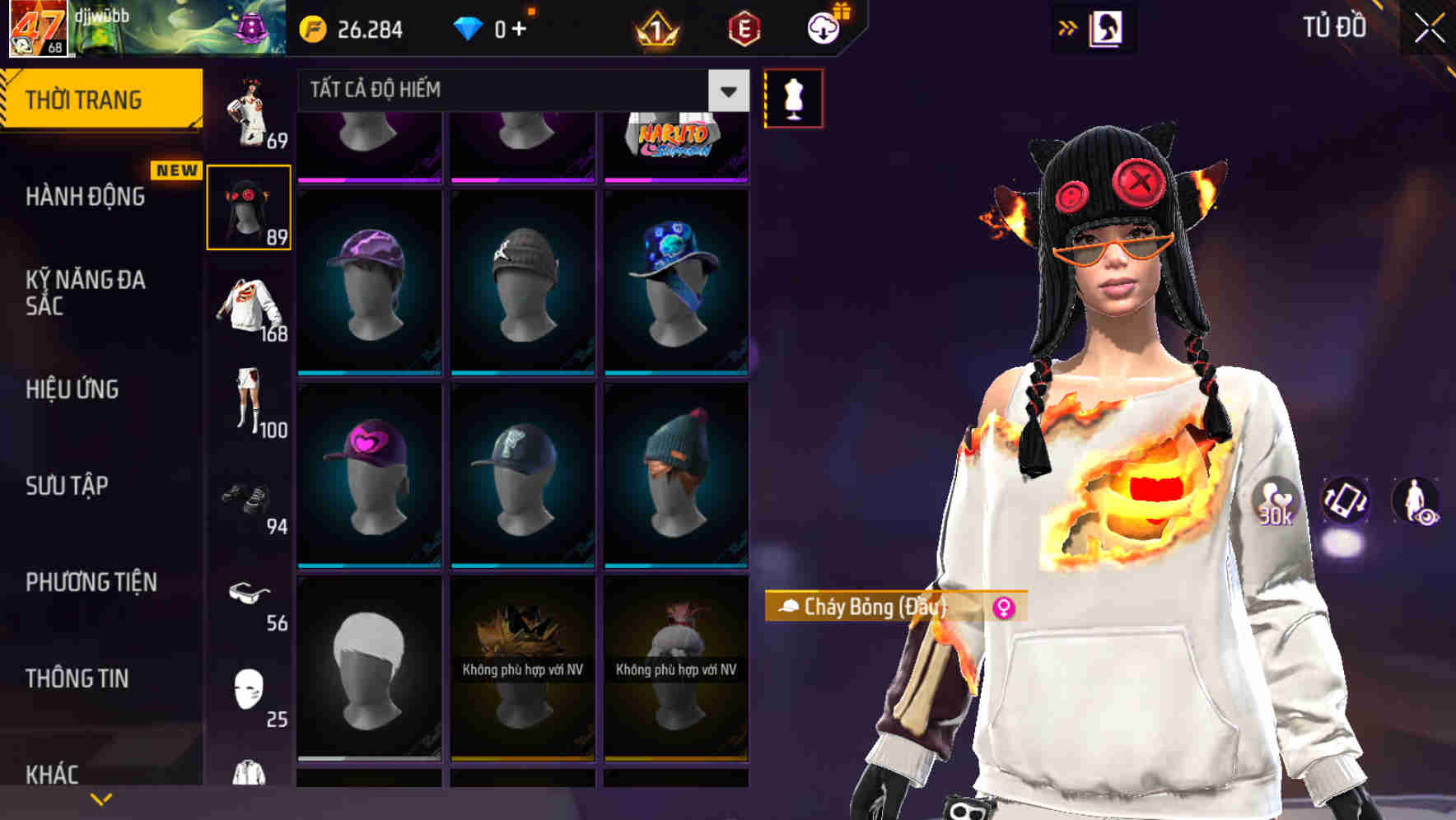Collapse the panel using the double chevrons
Image resolution: width=1456 pixels, height=820 pixels.
pos(1068,27)
